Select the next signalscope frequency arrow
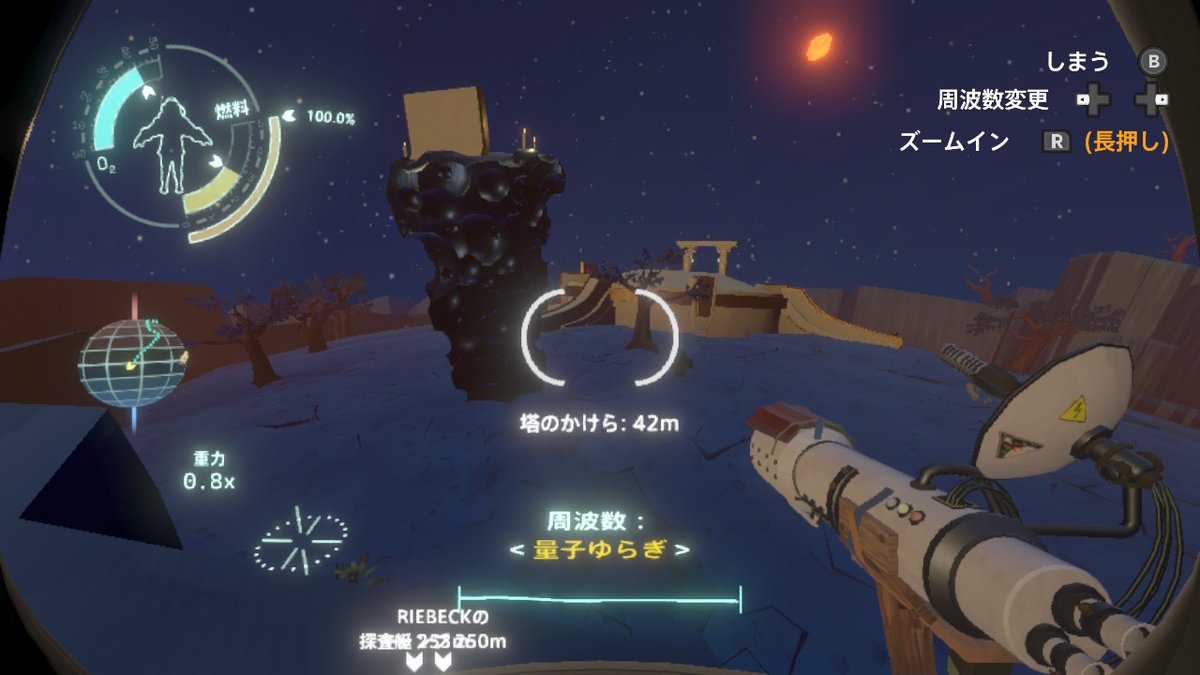The width and height of the screenshot is (1200, 675). click(682, 550)
